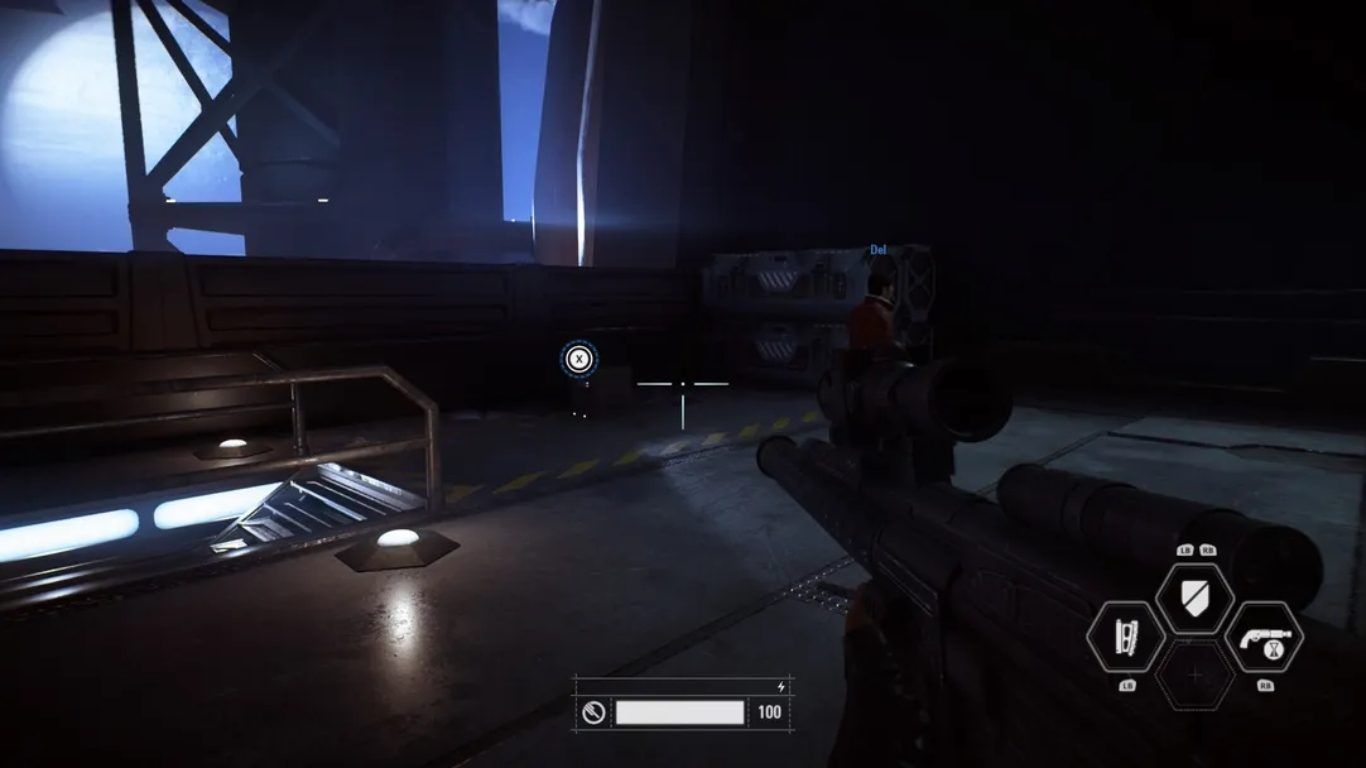Screen dimensions: 1366x768
Task: Activate the shield ability hexagon
Action: (x=1194, y=598)
